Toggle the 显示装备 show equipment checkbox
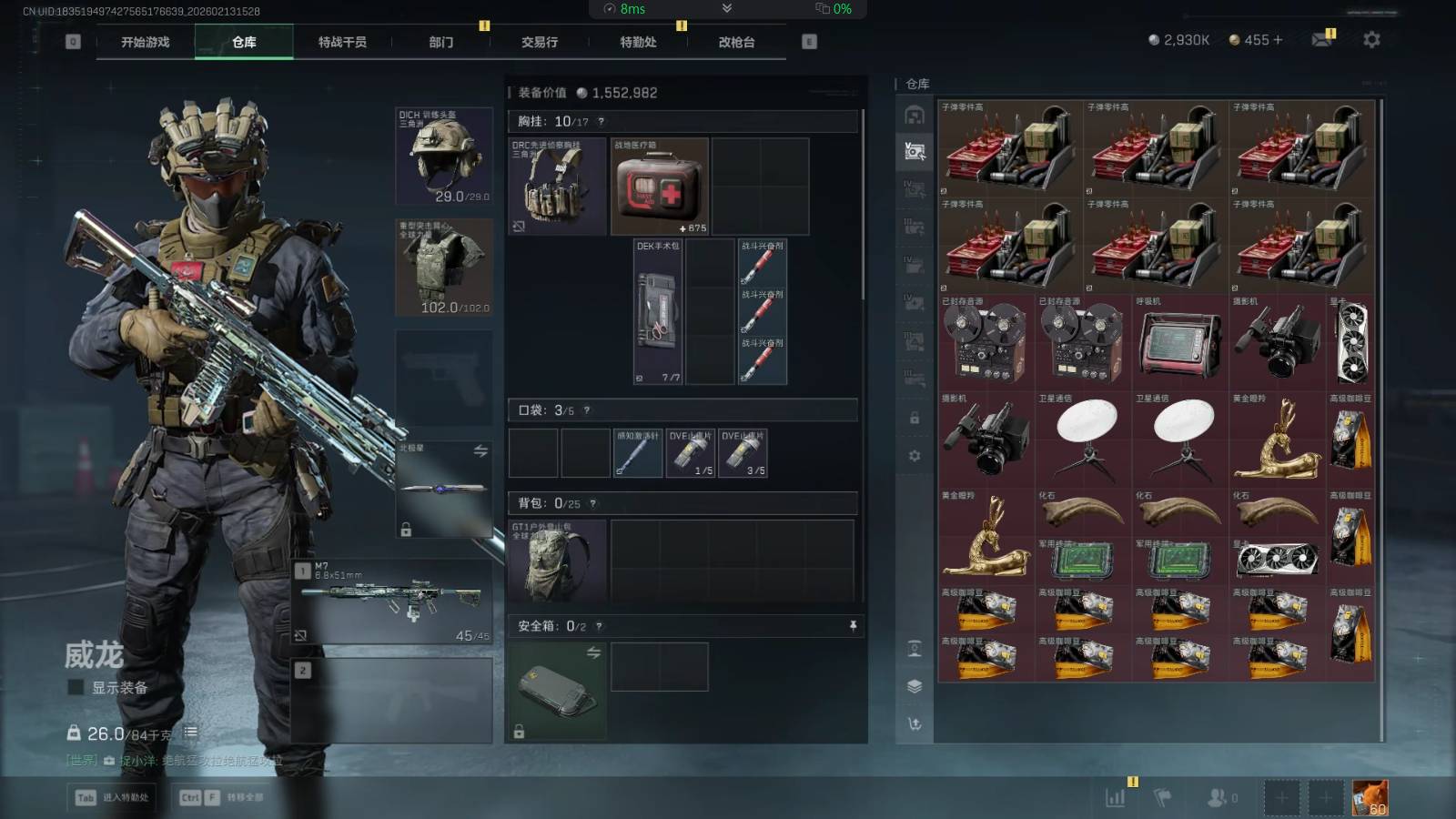The image size is (1456, 819). pyautogui.click(x=76, y=688)
